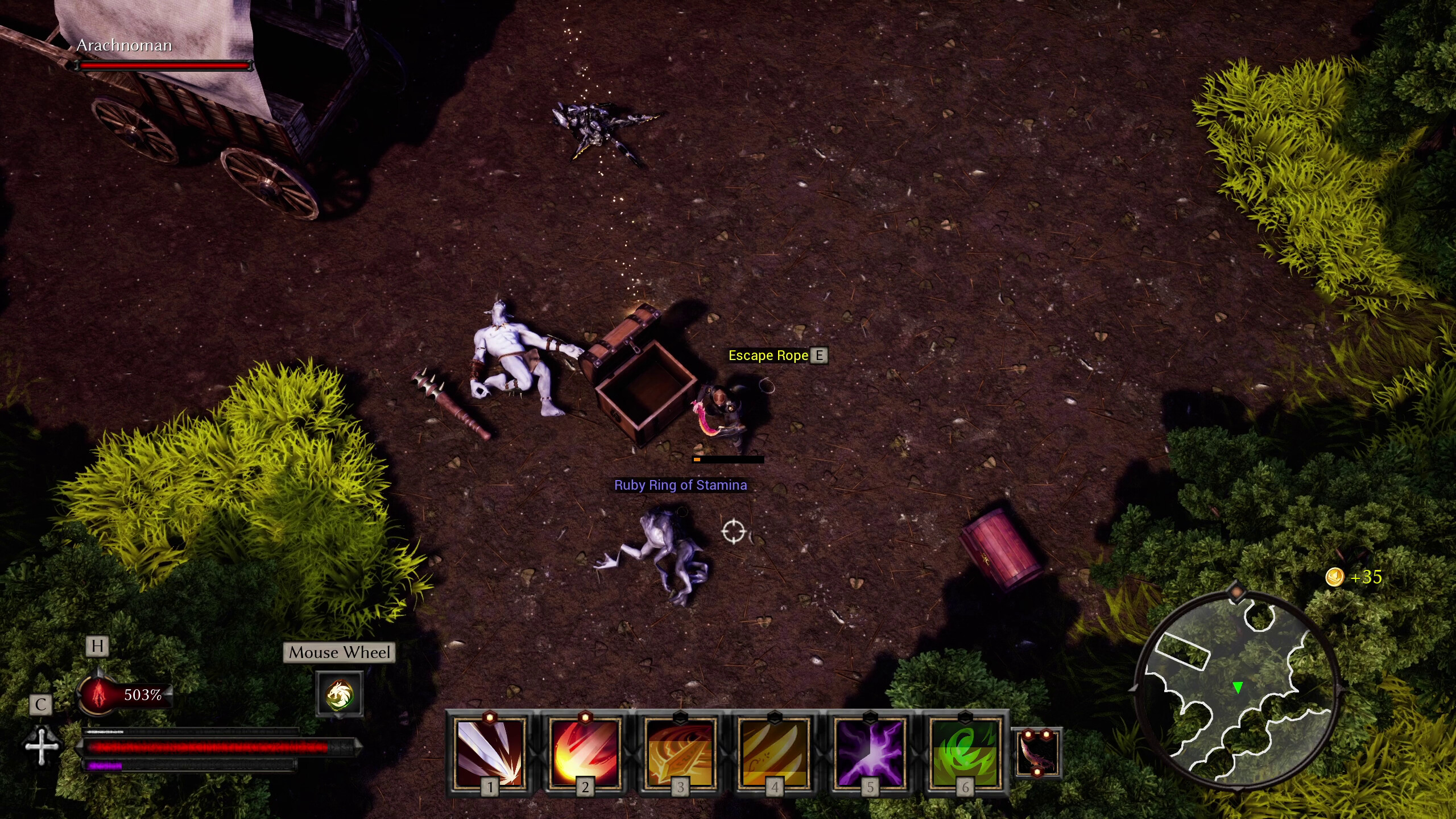Click the Arachnoman boss name plate
This screenshot has width=1456, height=819.
point(123,45)
